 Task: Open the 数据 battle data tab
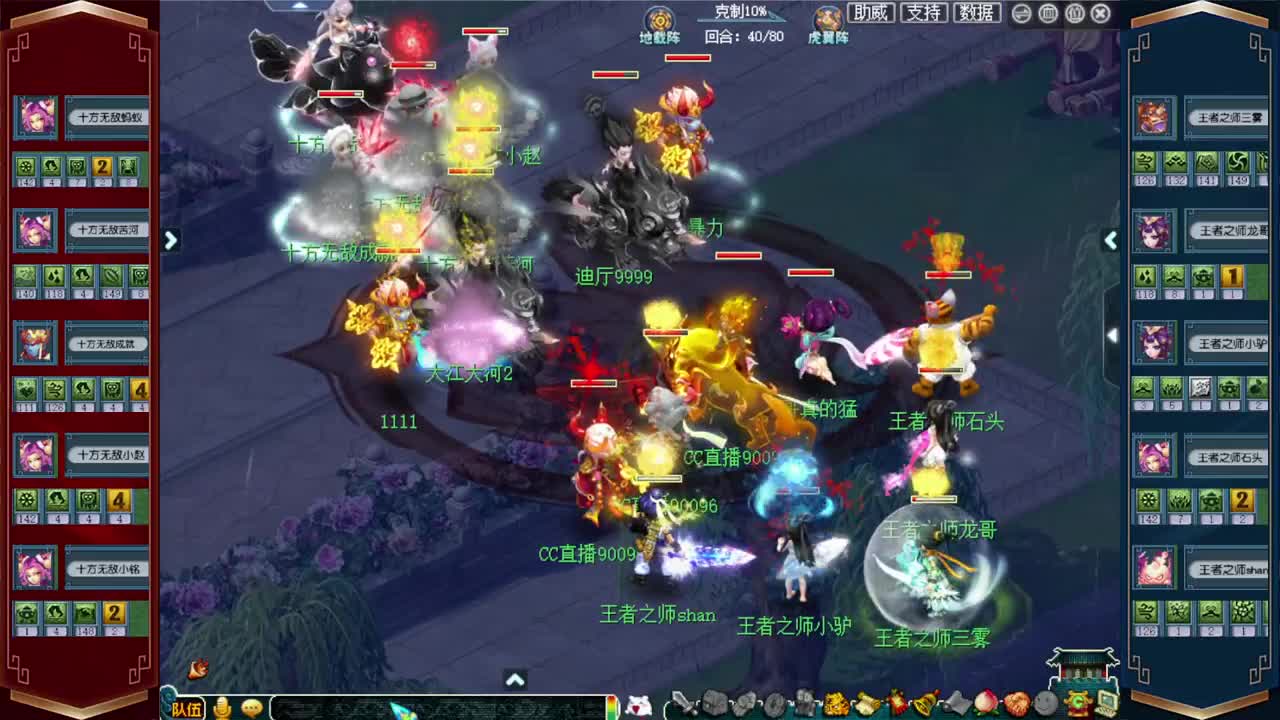coord(977,14)
